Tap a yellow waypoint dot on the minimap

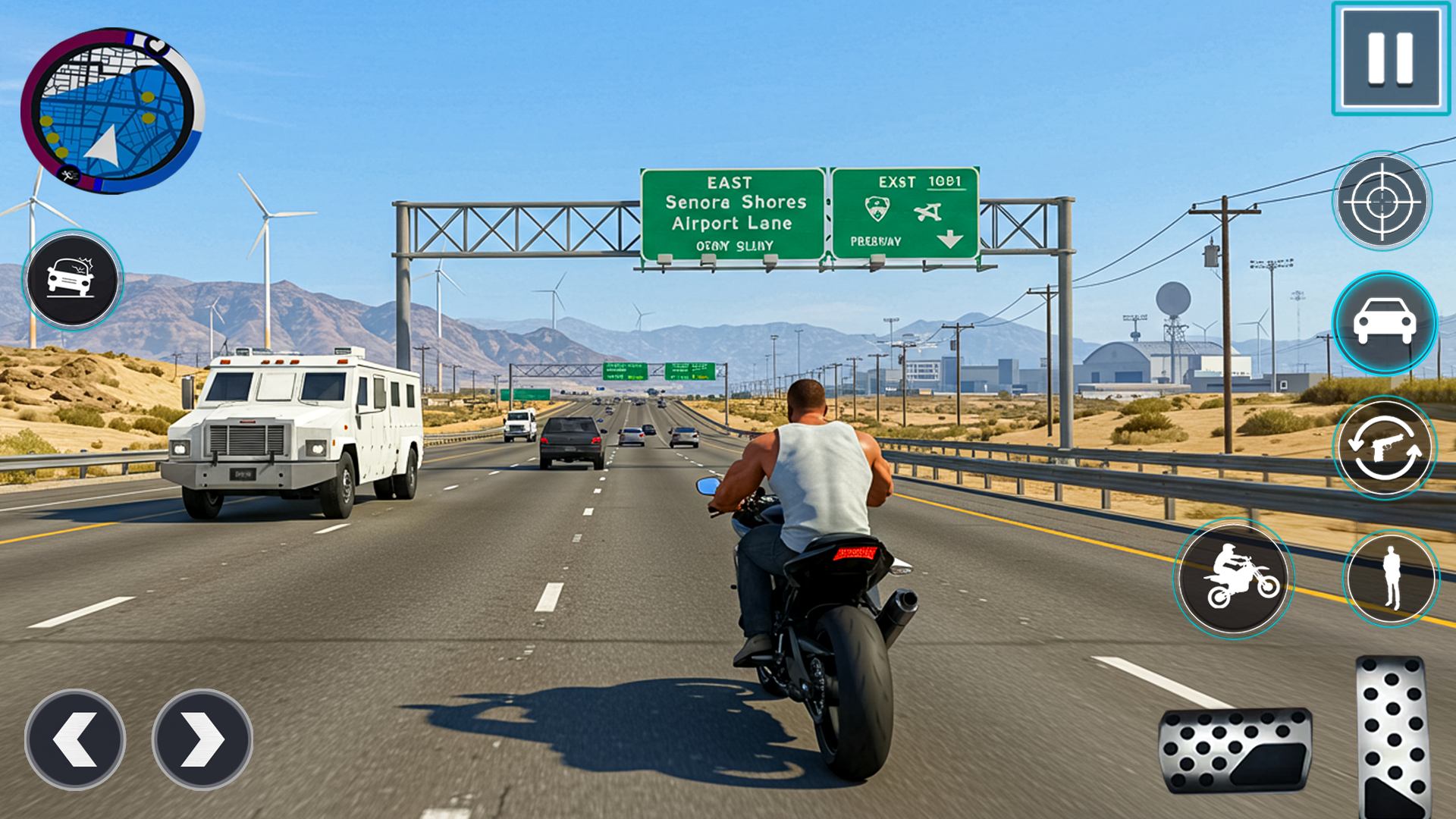point(147,96)
